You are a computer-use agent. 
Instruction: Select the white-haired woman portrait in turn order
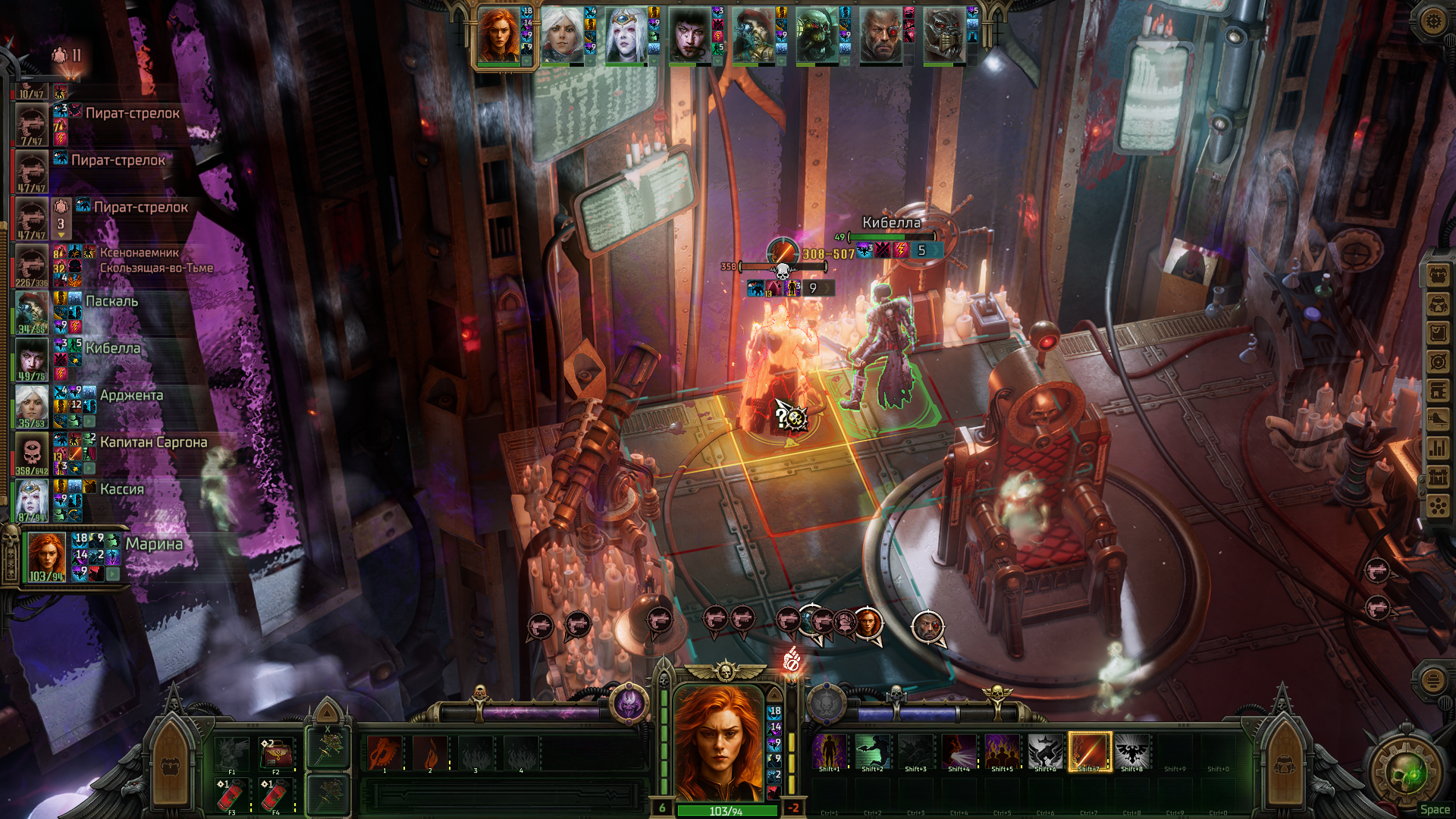(x=562, y=36)
